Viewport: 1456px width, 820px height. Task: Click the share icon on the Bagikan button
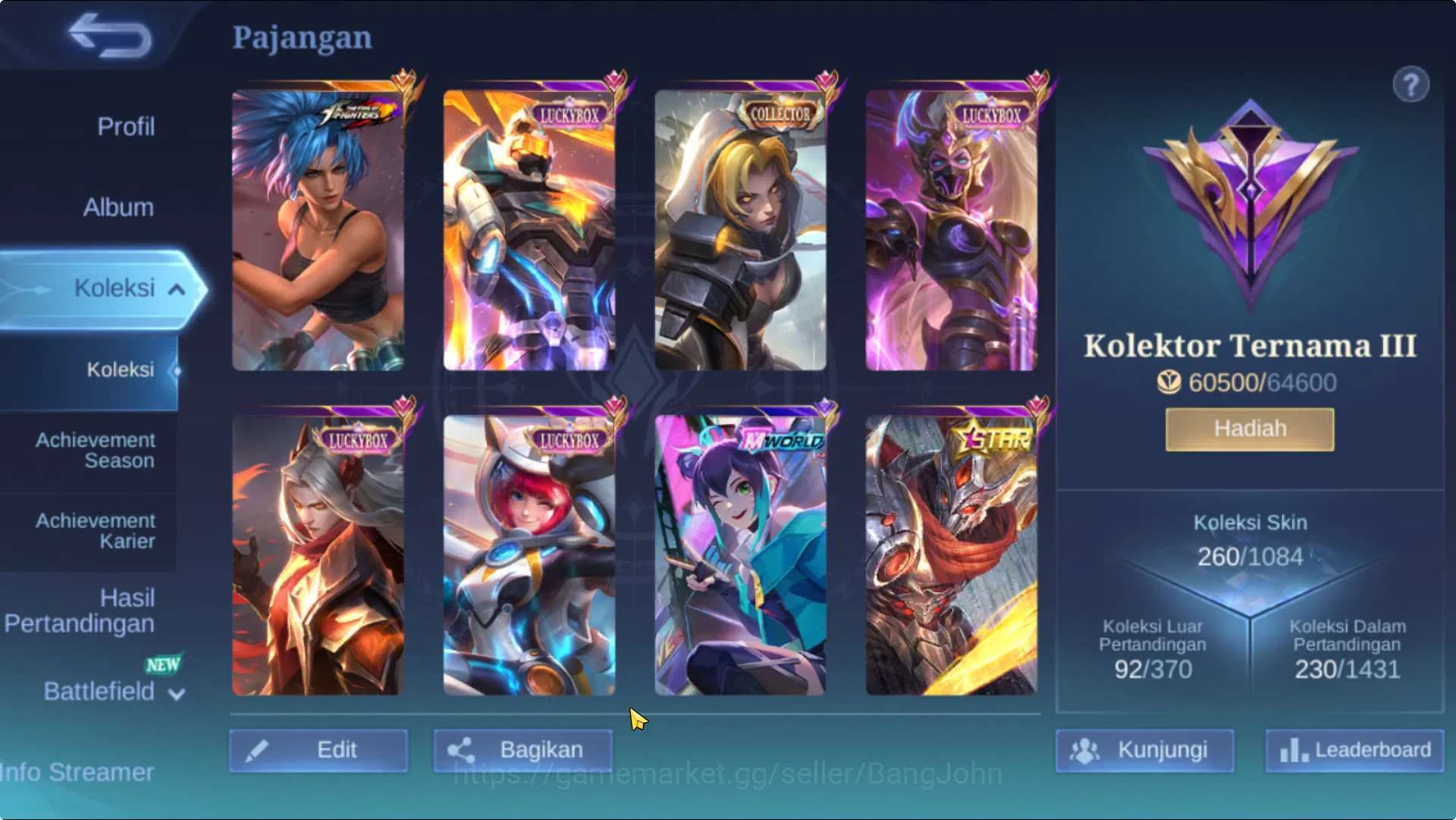(x=462, y=749)
